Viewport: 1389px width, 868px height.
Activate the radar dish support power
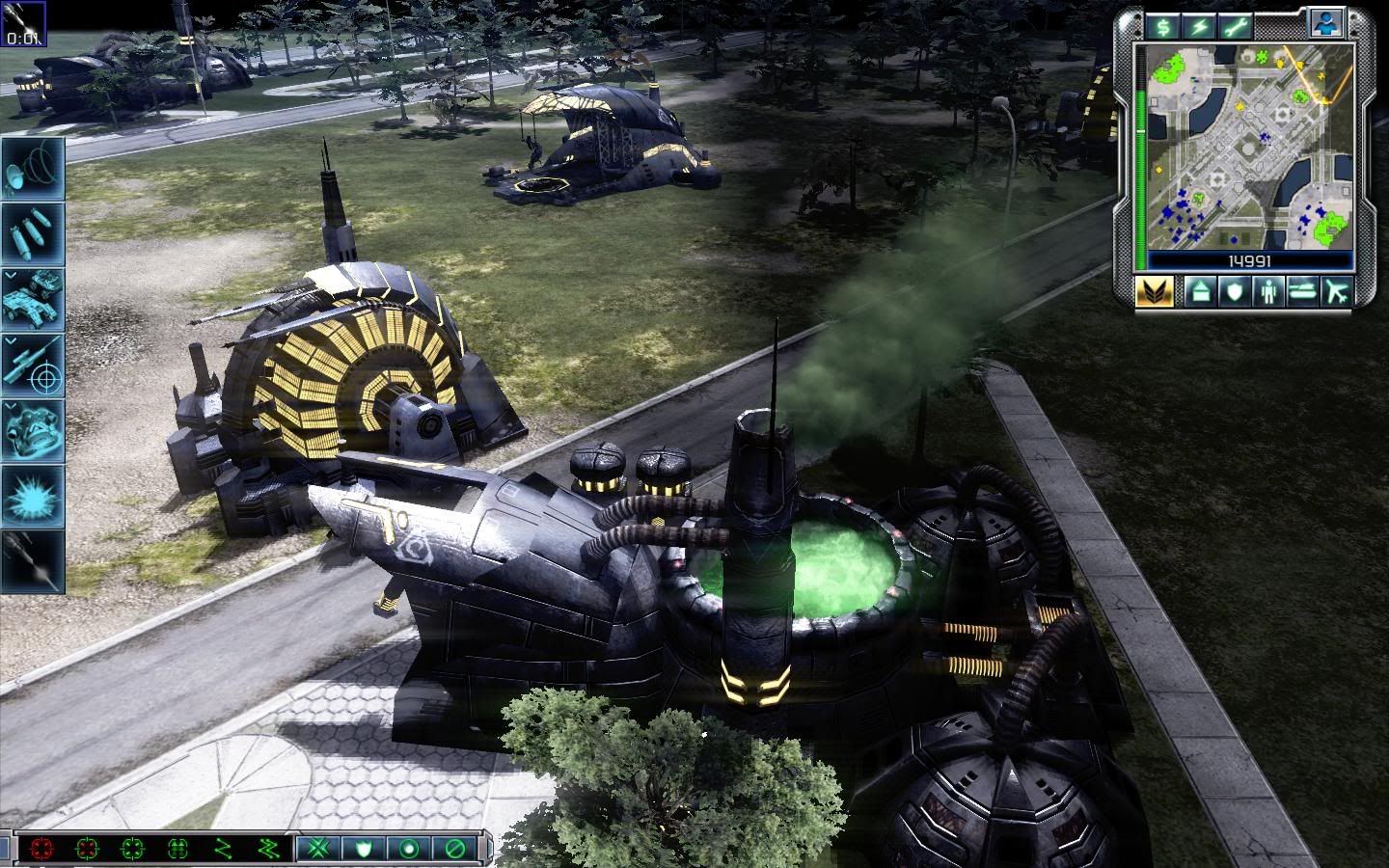33,168
